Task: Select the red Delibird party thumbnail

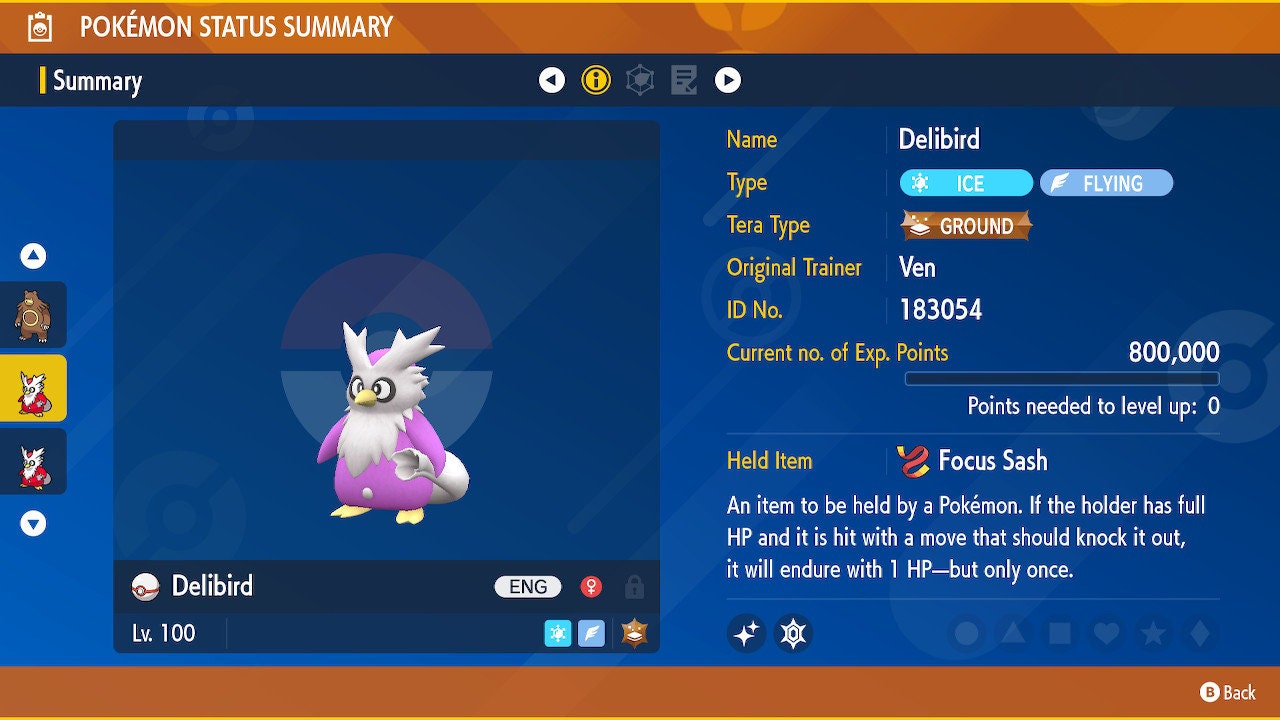Action: coord(32,461)
